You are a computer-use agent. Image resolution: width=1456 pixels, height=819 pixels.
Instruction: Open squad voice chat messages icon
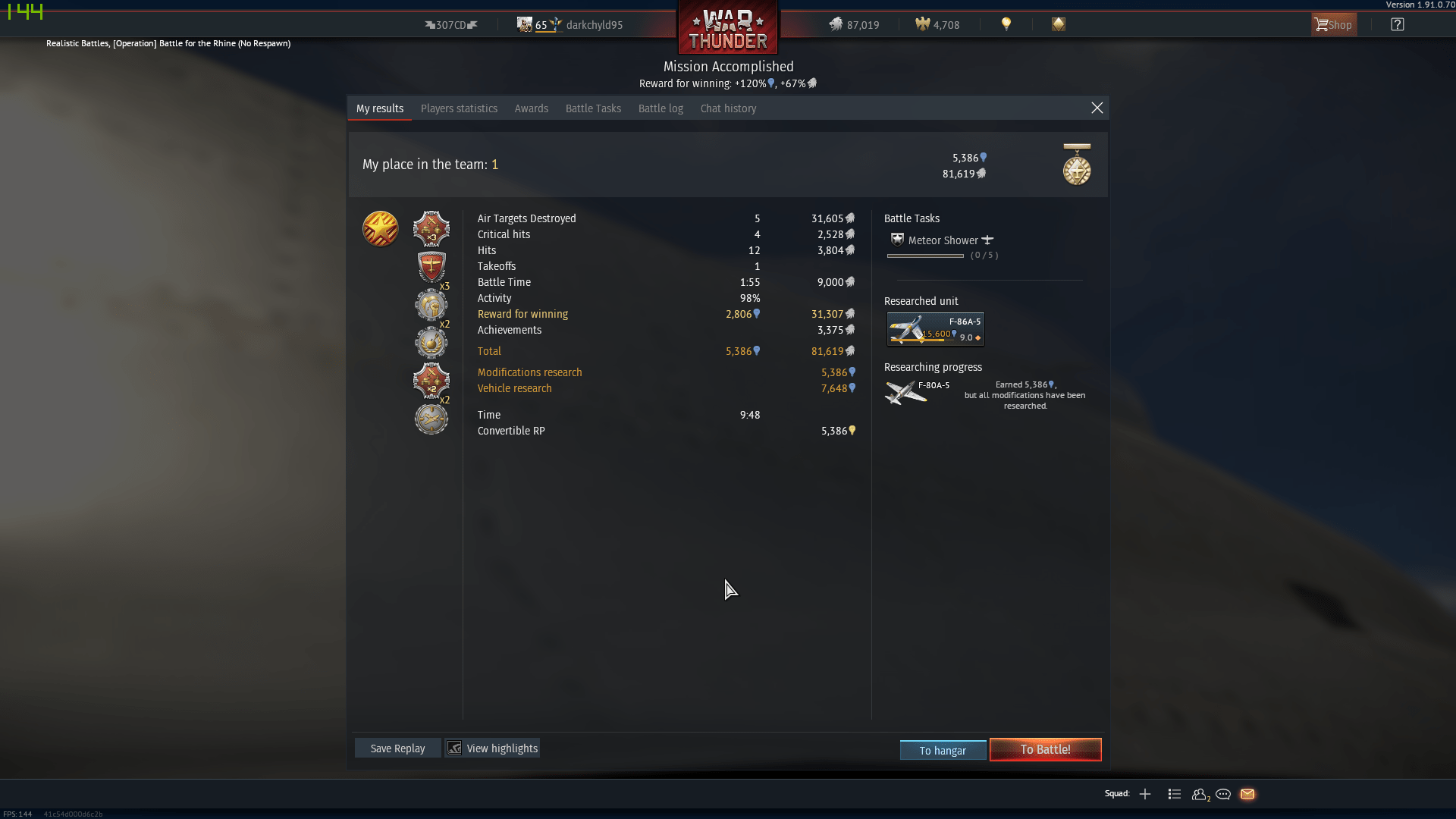tap(1223, 794)
